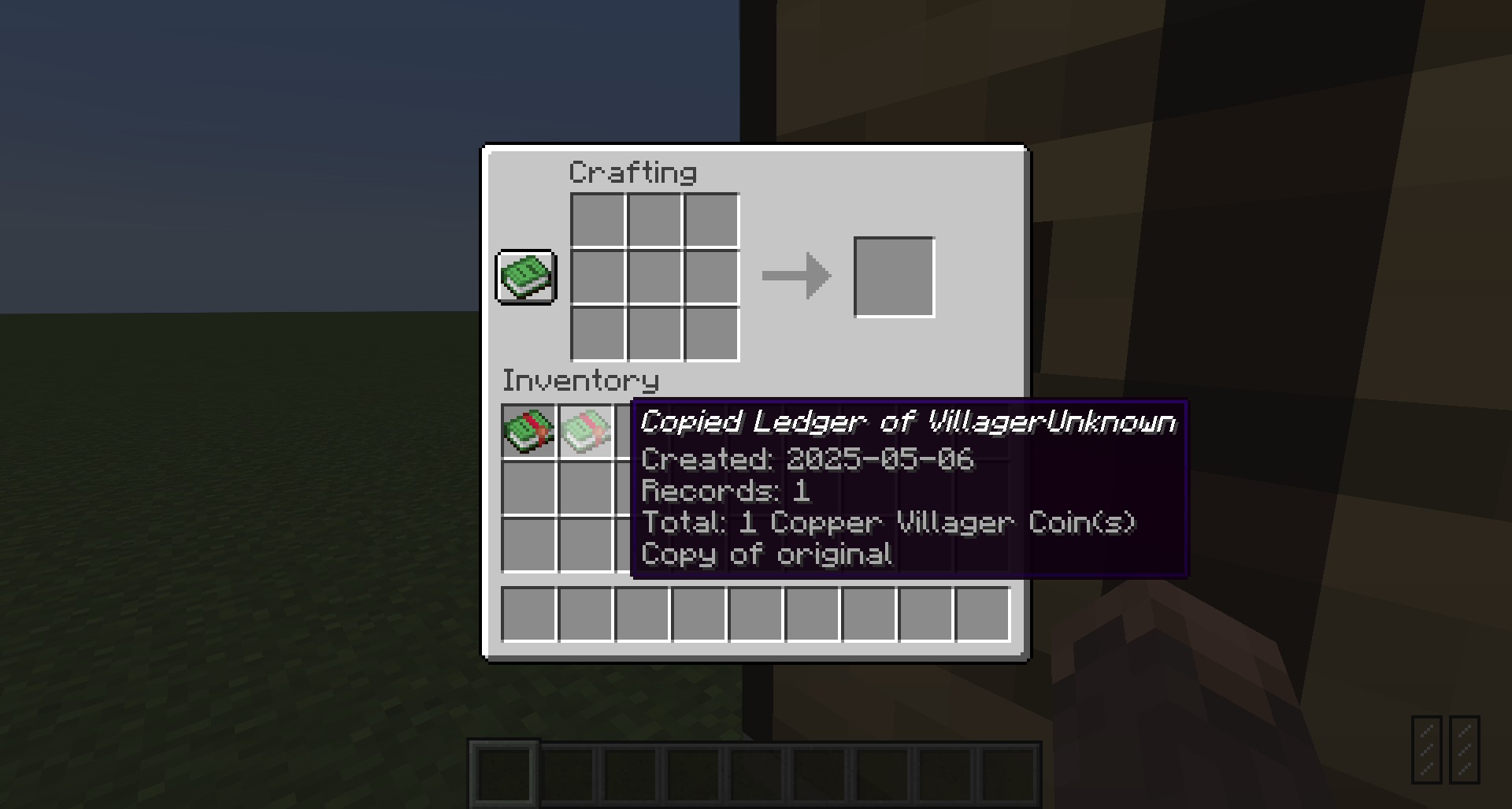Click the center crafting grid slot
The width and height of the screenshot is (1512, 809).
654,276
